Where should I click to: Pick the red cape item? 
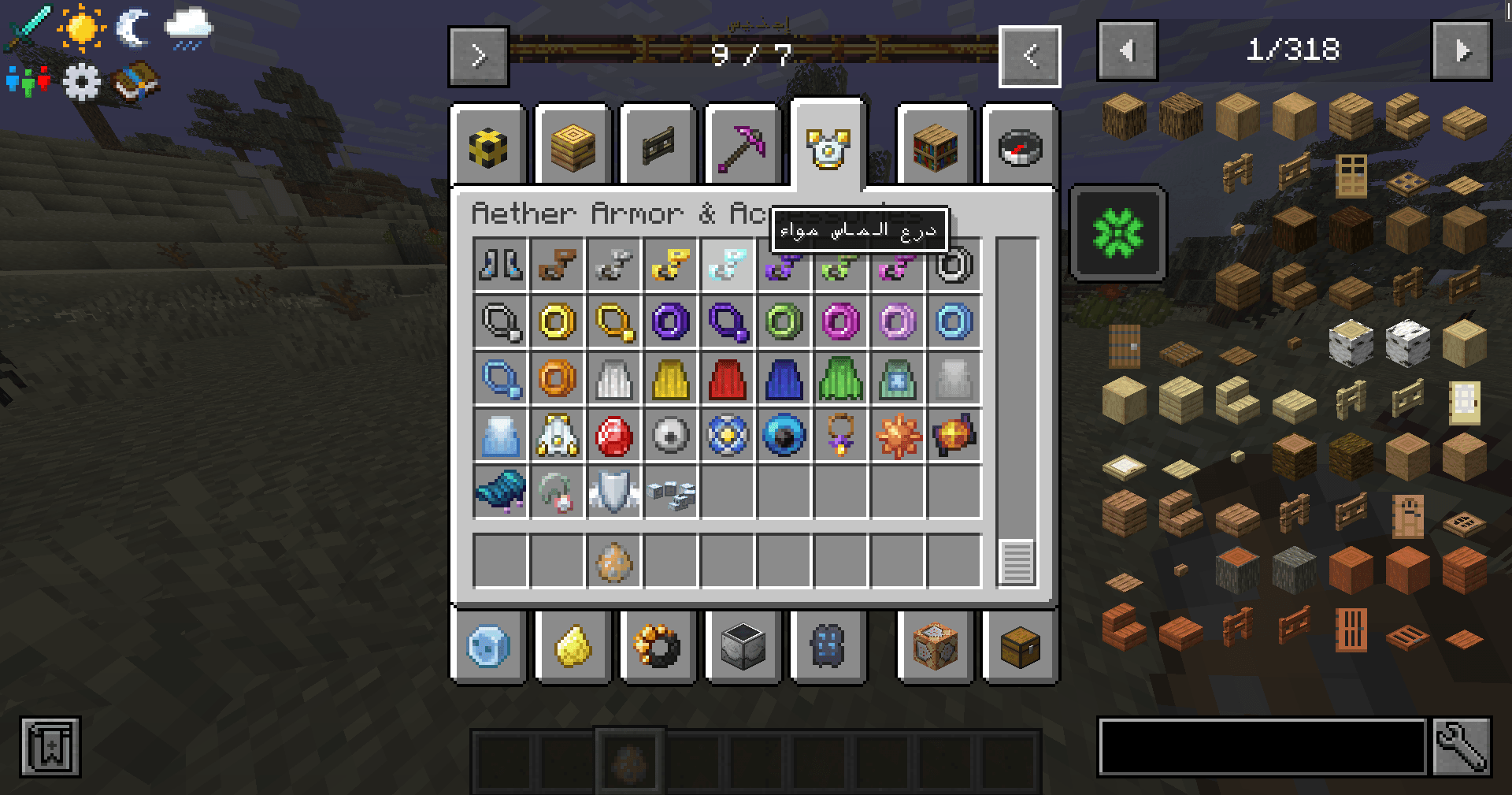(727, 378)
